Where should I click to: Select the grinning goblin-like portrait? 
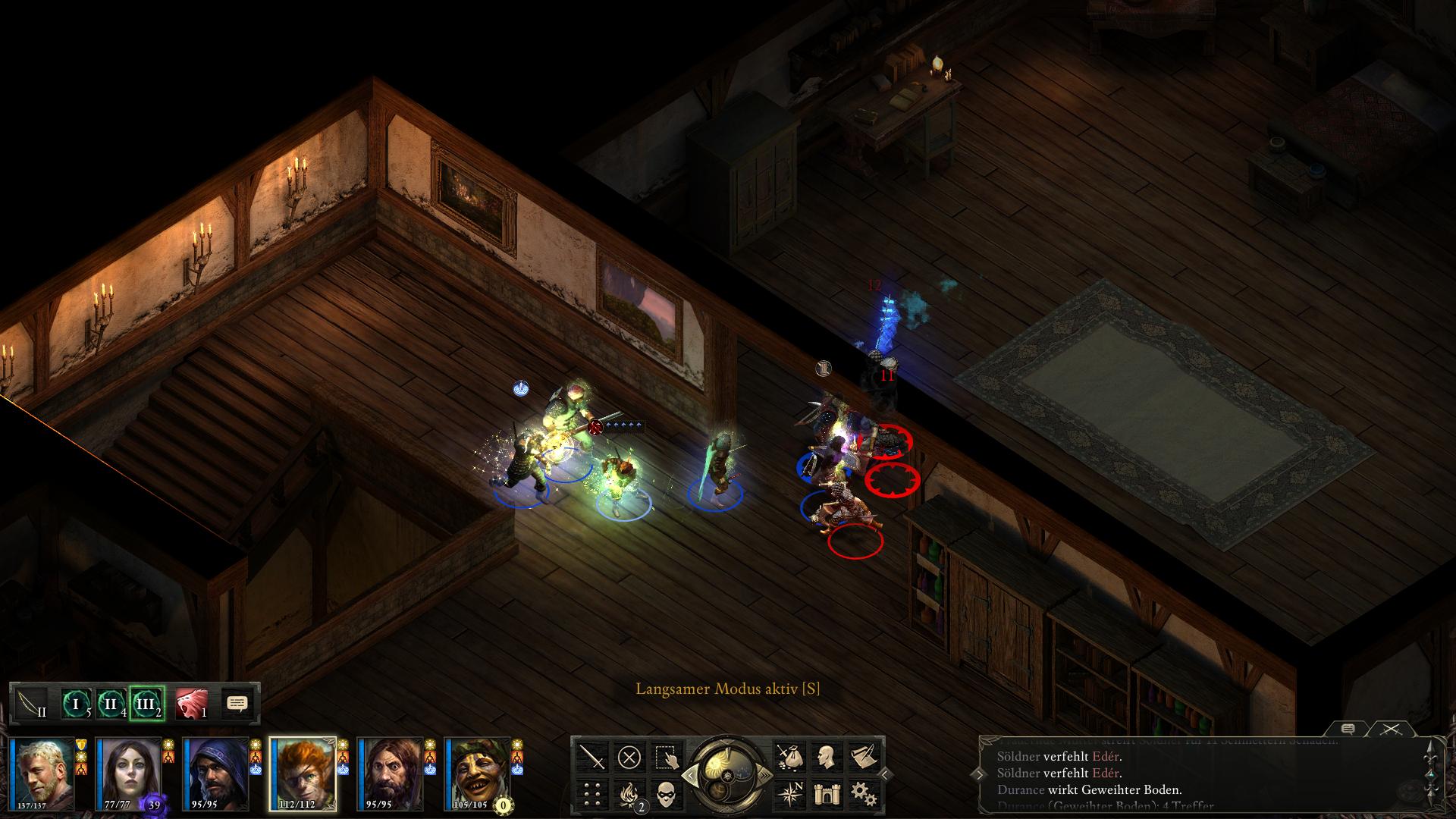tap(477, 773)
